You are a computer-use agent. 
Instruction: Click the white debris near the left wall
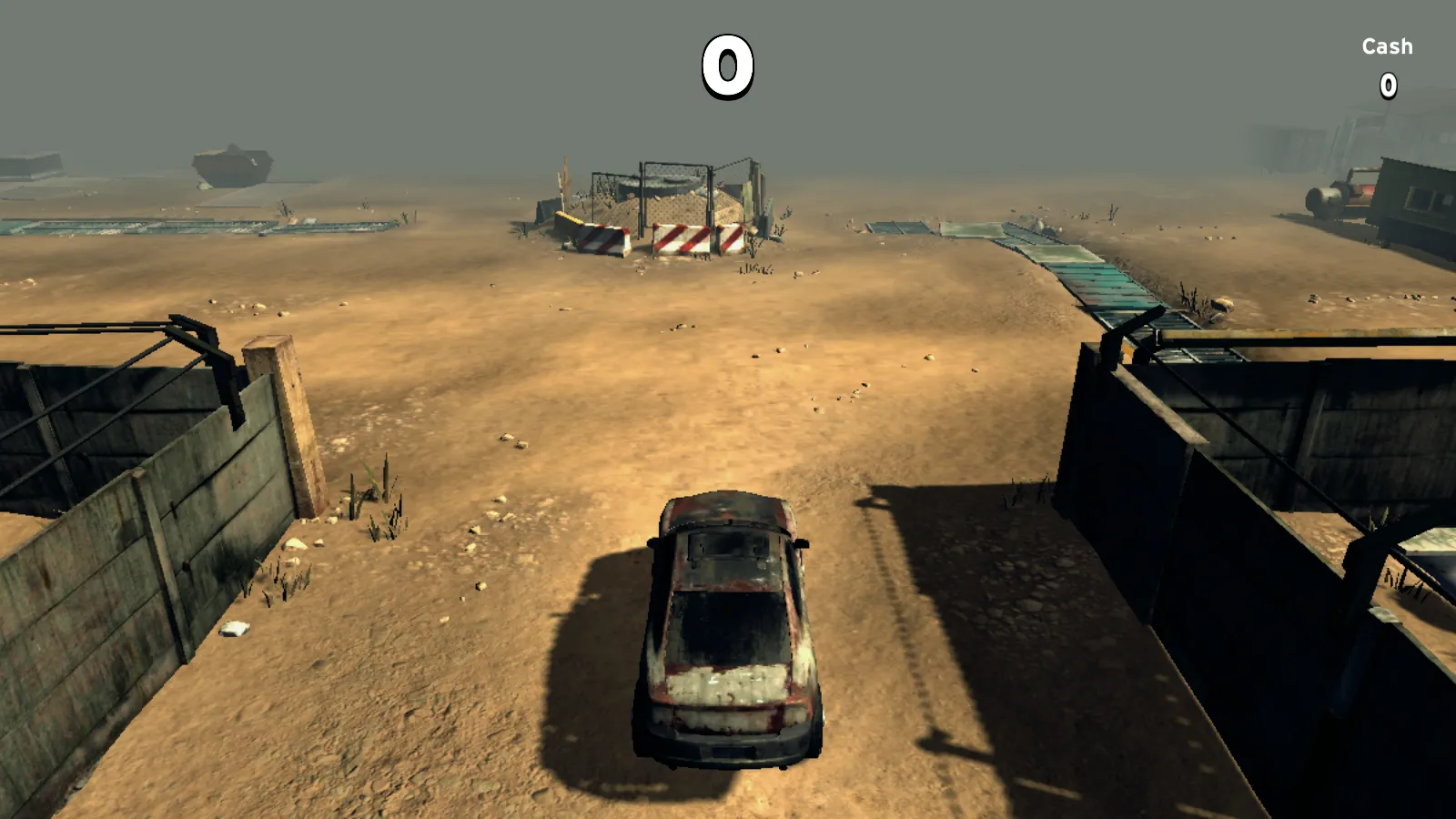[235, 625]
